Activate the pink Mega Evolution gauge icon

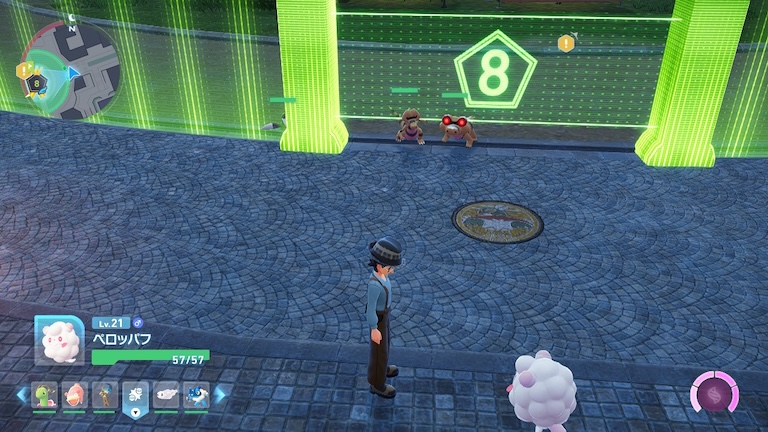[x=715, y=395]
